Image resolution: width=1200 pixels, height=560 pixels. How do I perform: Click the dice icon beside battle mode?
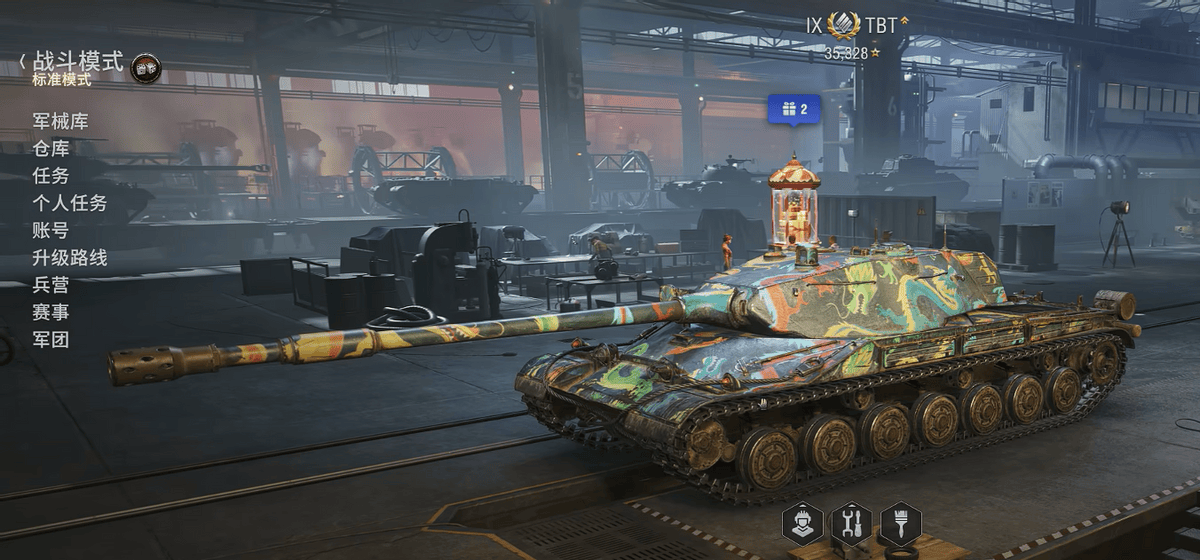[x=146, y=68]
